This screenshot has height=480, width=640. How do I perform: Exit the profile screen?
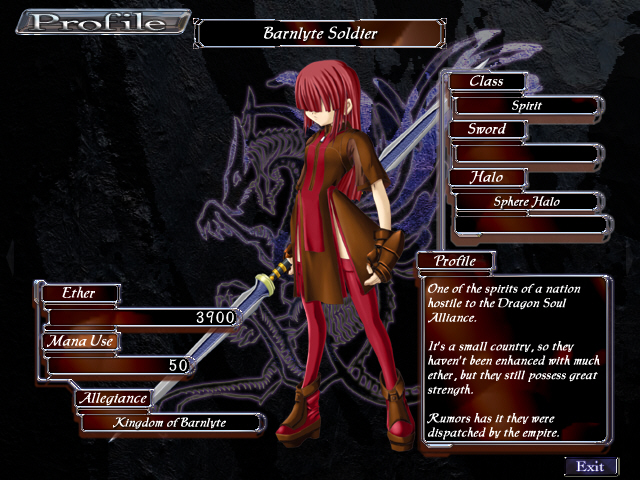coord(591,466)
